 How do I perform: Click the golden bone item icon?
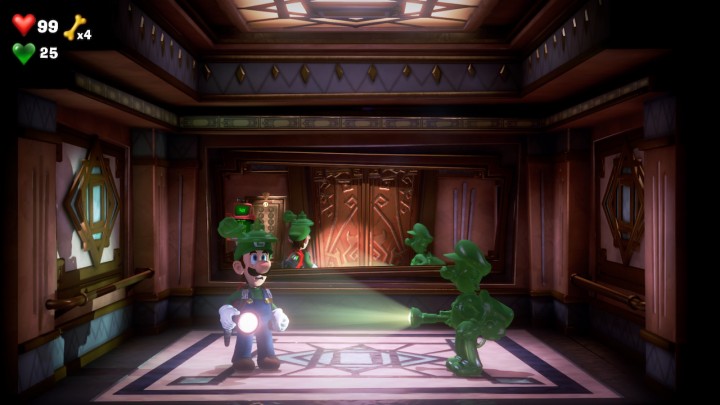[72, 26]
